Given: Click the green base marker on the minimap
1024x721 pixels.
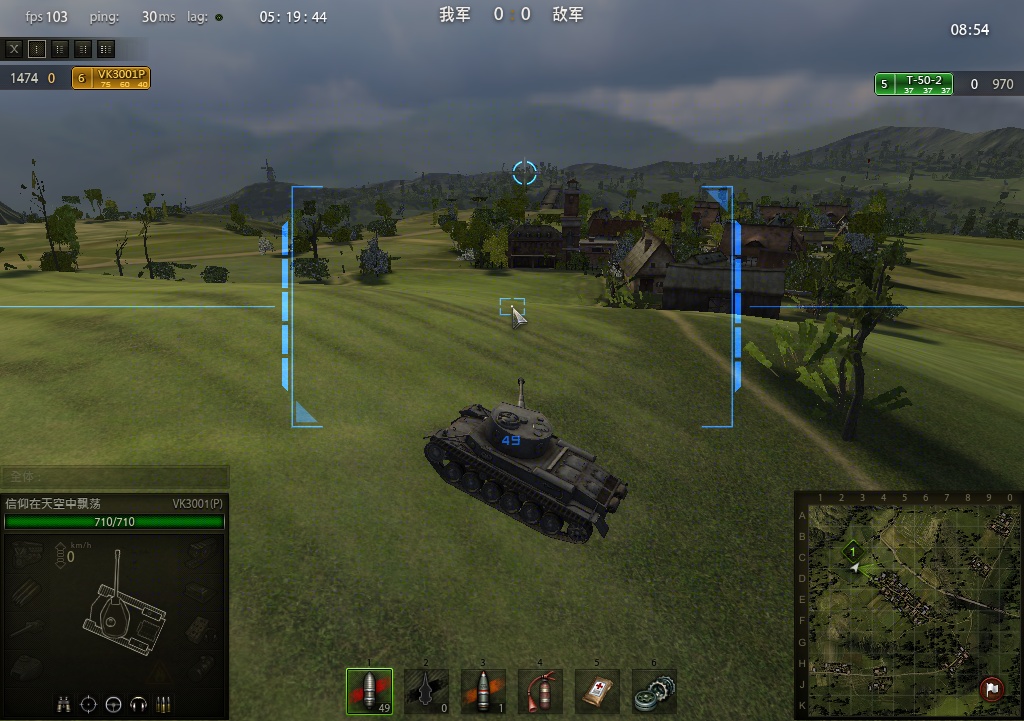Looking at the screenshot, I should click(x=852, y=550).
